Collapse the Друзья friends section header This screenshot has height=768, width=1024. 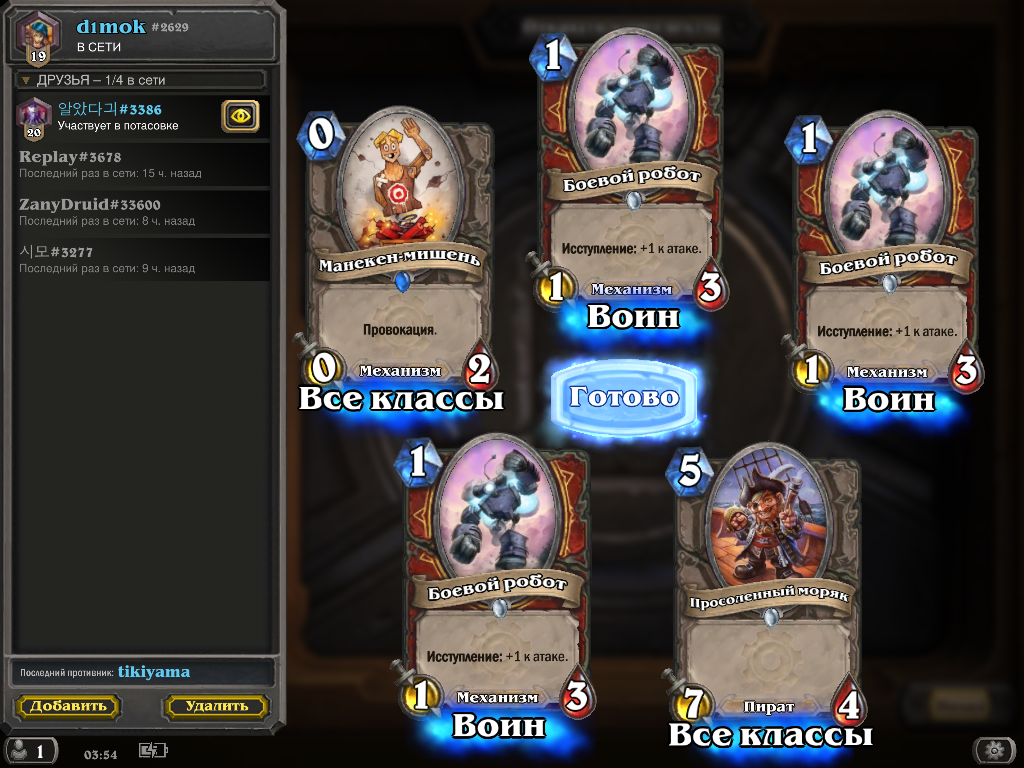(142, 80)
